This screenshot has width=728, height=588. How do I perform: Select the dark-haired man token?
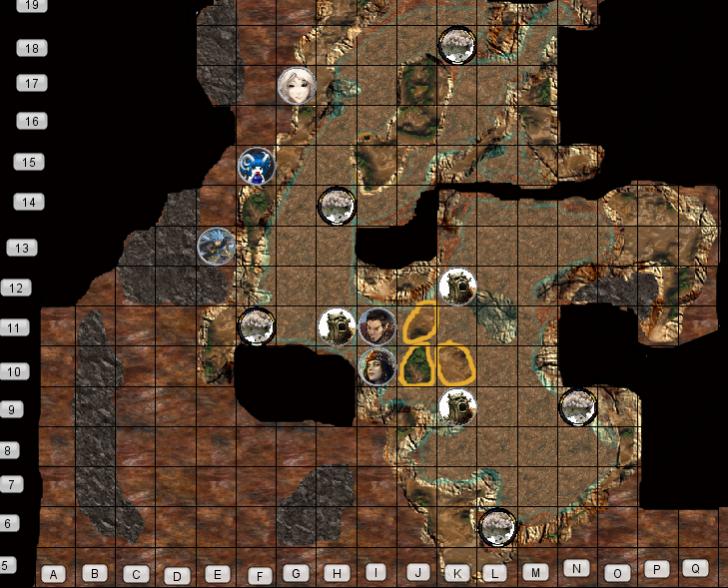(377, 327)
